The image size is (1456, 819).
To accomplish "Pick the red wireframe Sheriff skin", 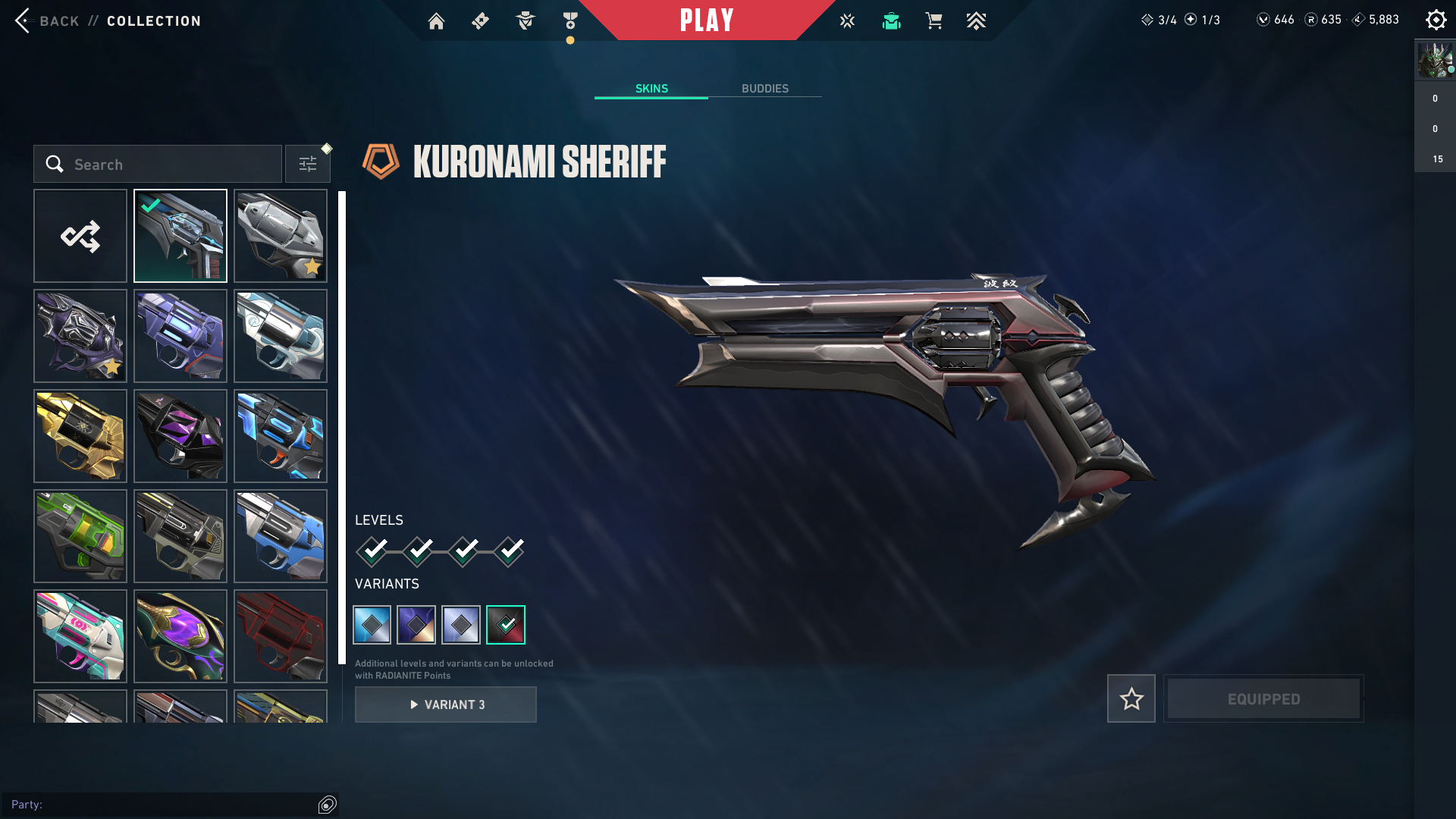I will pyautogui.click(x=281, y=636).
